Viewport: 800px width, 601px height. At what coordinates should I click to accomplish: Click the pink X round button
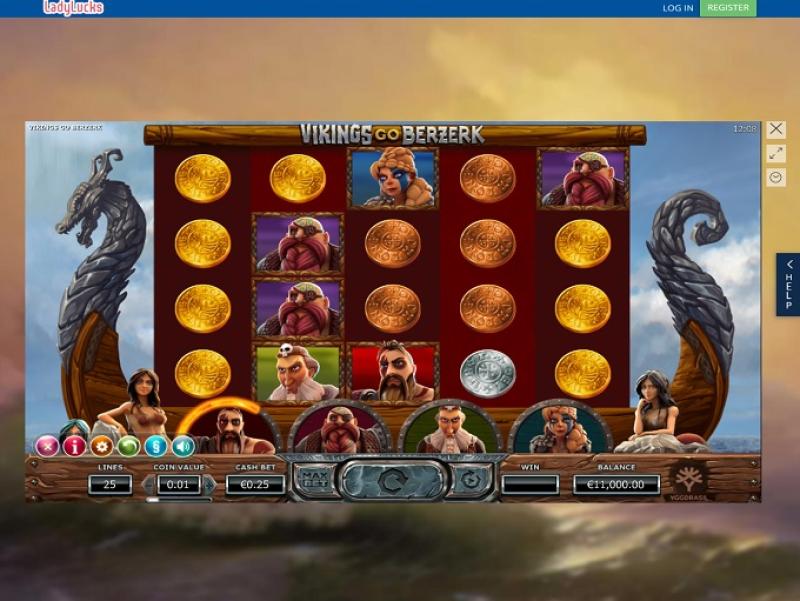[46, 446]
